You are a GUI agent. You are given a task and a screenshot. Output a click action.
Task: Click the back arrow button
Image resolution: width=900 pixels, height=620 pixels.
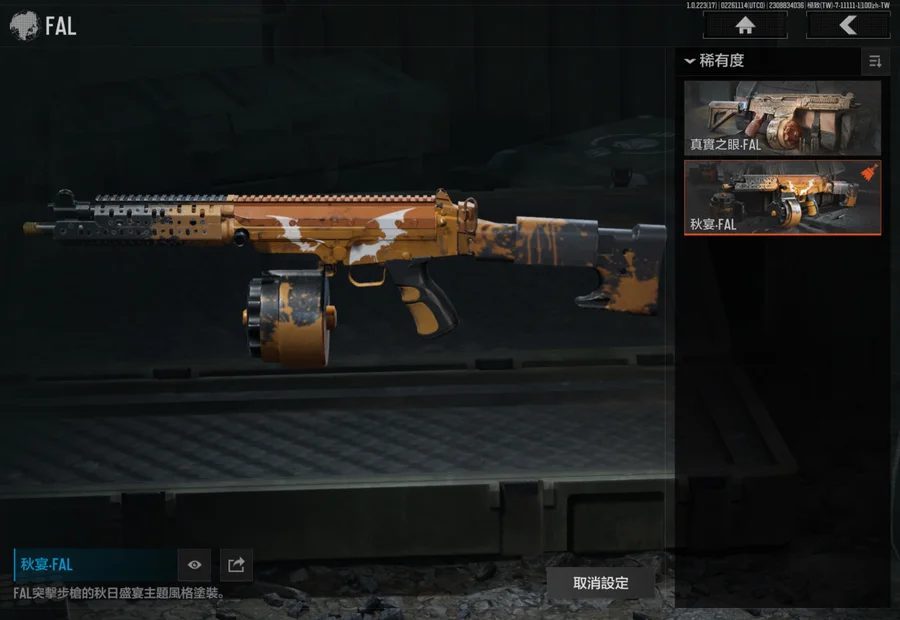(x=847, y=25)
